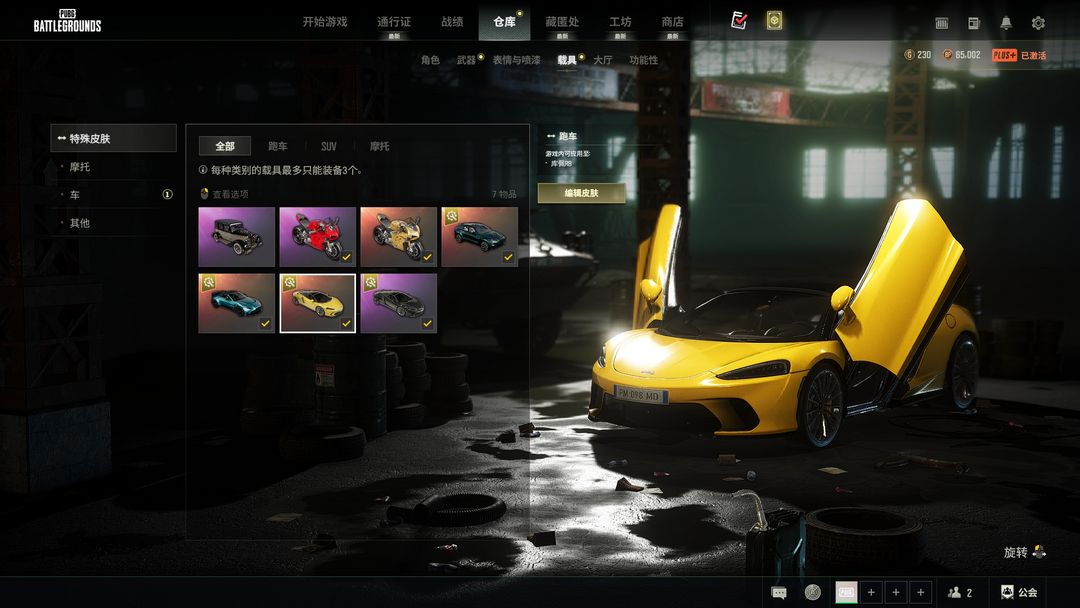
Task: Open the settings gear icon
Action: 1038,23
